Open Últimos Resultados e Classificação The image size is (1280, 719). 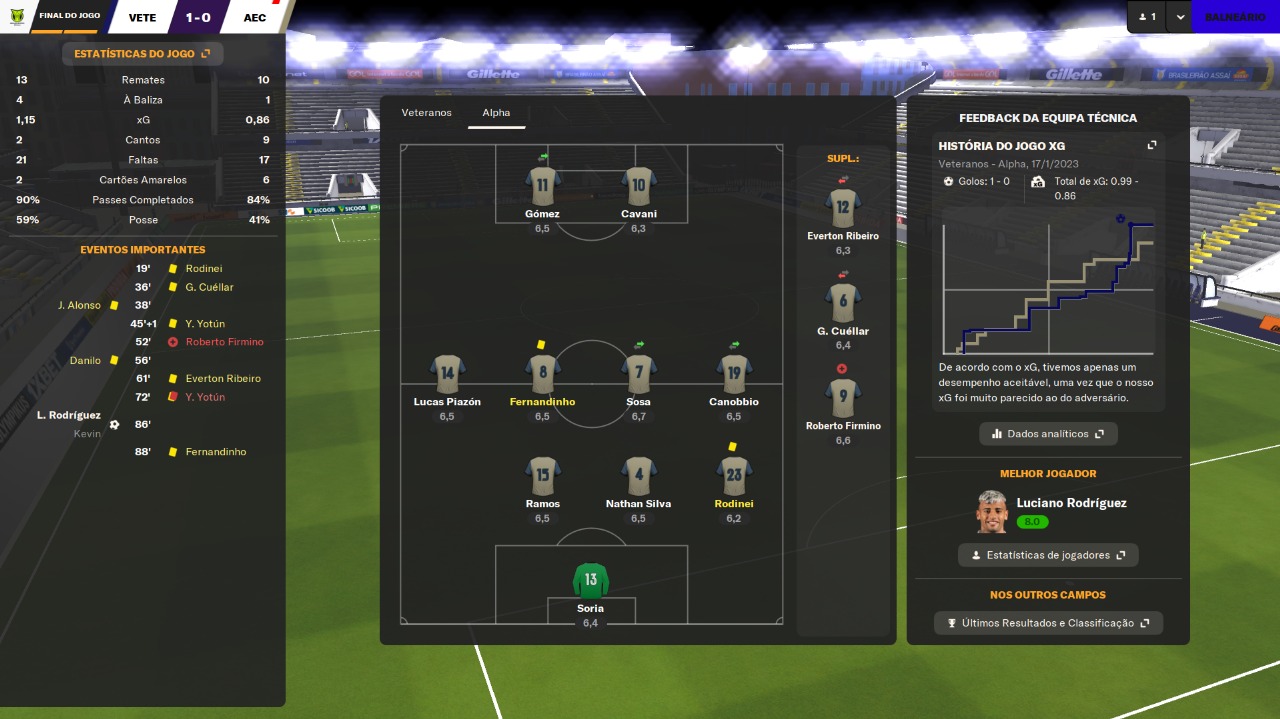(1048, 623)
